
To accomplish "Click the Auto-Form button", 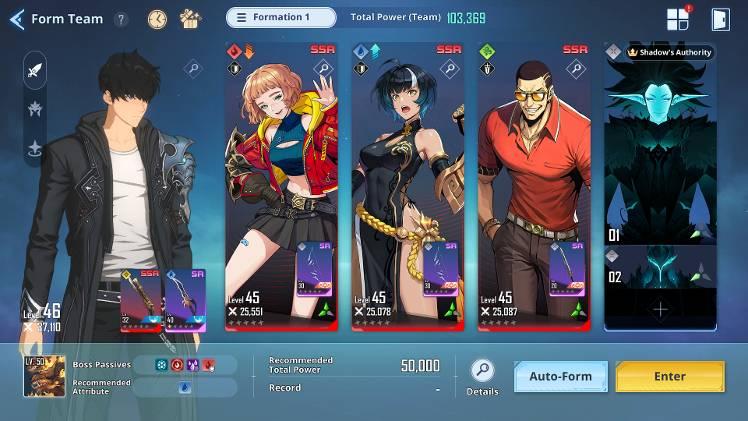I will tap(561, 377).
